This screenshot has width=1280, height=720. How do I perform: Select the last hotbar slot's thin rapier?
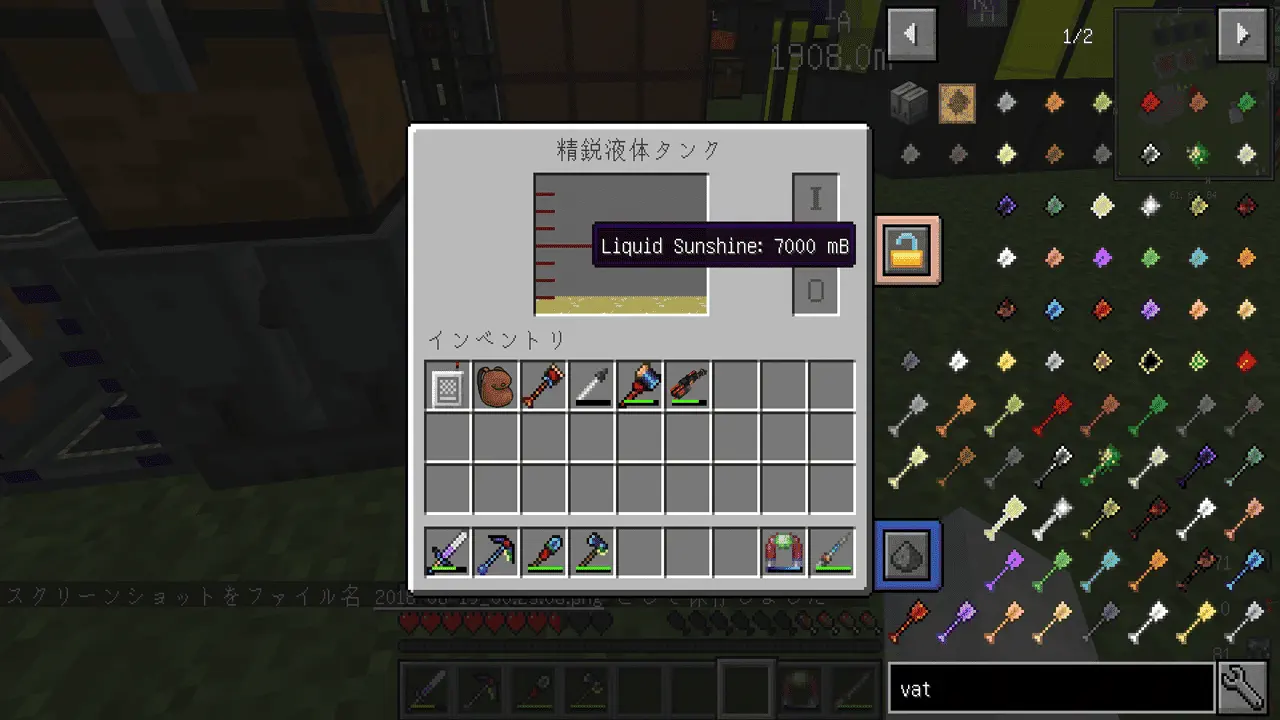pyautogui.click(x=832, y=553)
